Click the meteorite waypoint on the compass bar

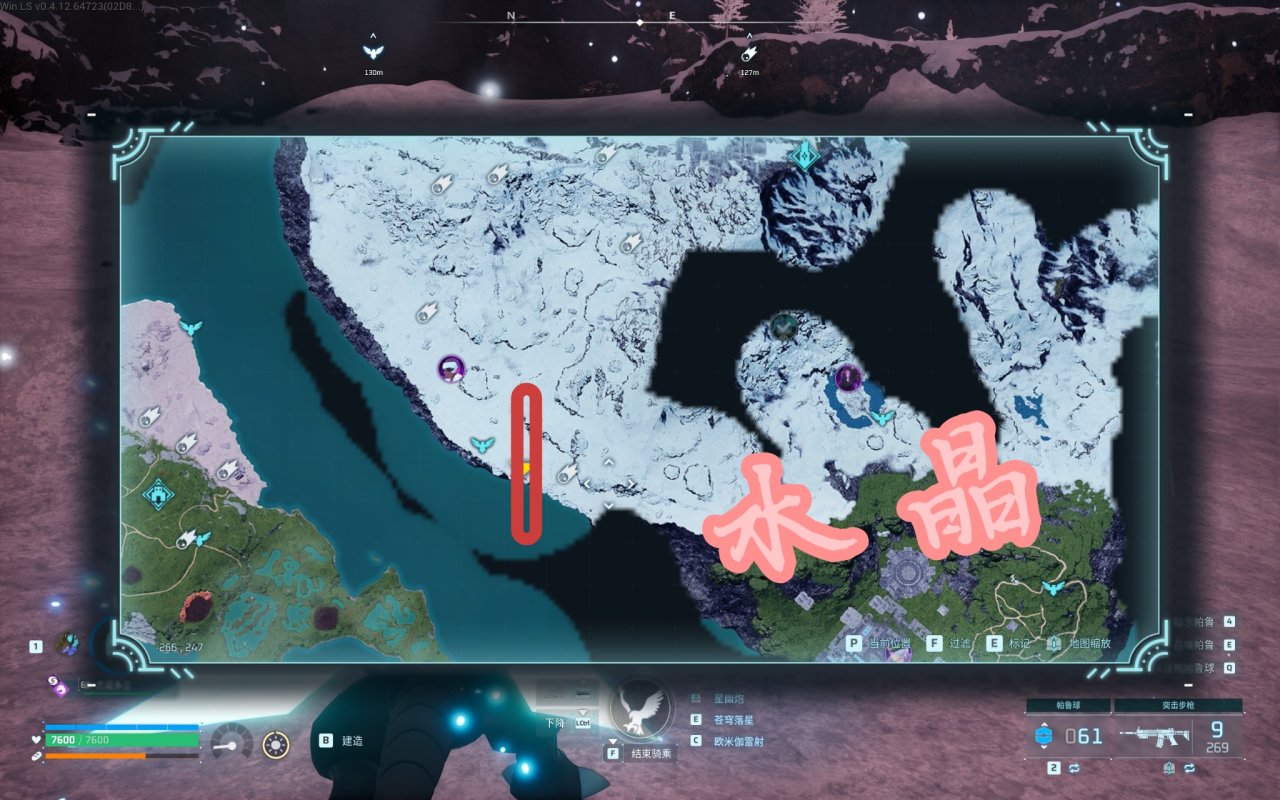coord(749,53)
